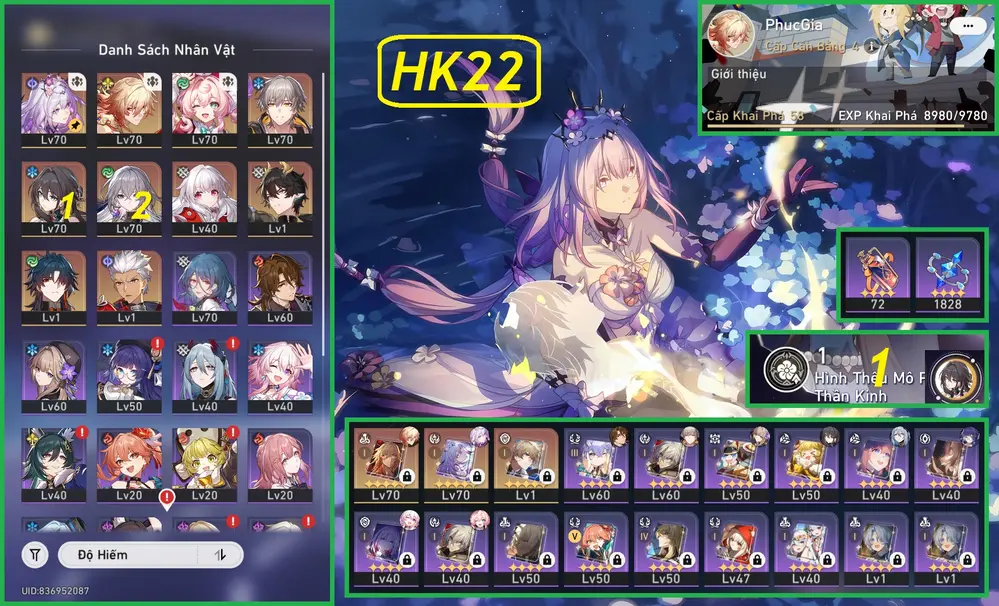The image size is (999, 606).
Task: Show Equilibrium Level info icon
Action: [871, 46]
